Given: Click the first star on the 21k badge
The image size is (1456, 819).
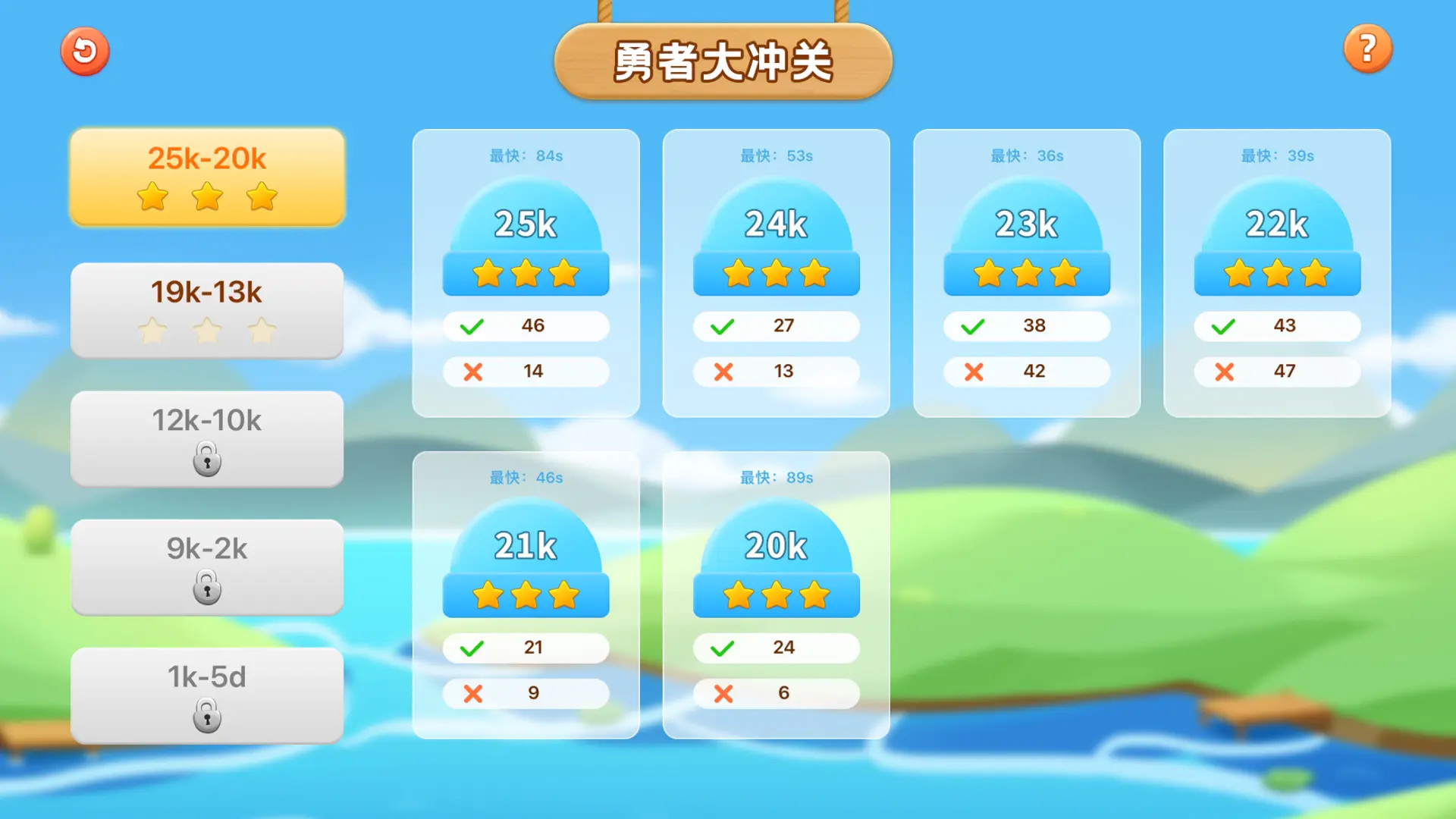Looking at the screenshot, I should point(489,595).
